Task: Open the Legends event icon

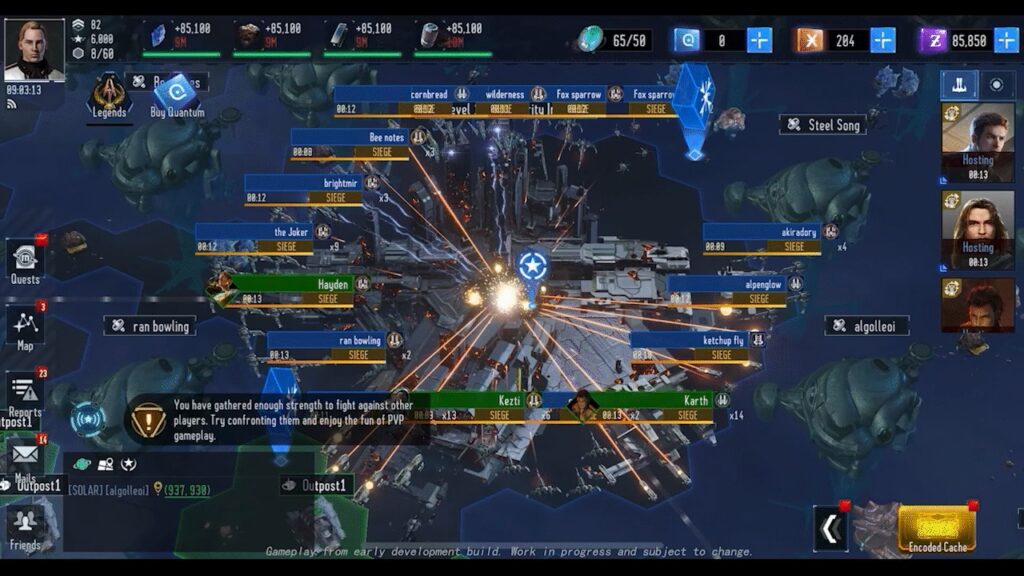Action: 109,96
